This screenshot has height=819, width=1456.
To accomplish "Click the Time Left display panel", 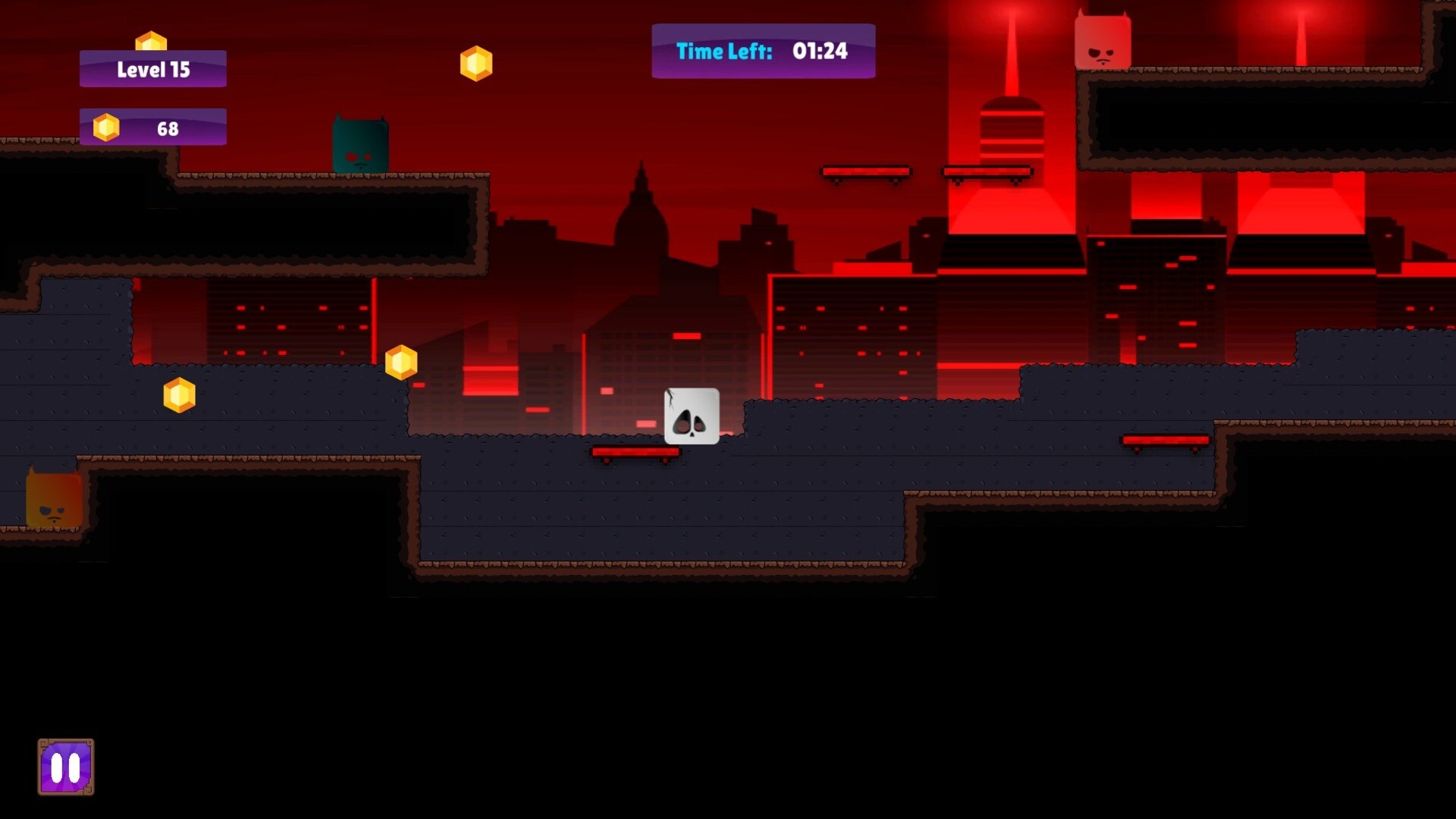I will tap(762, 51).
